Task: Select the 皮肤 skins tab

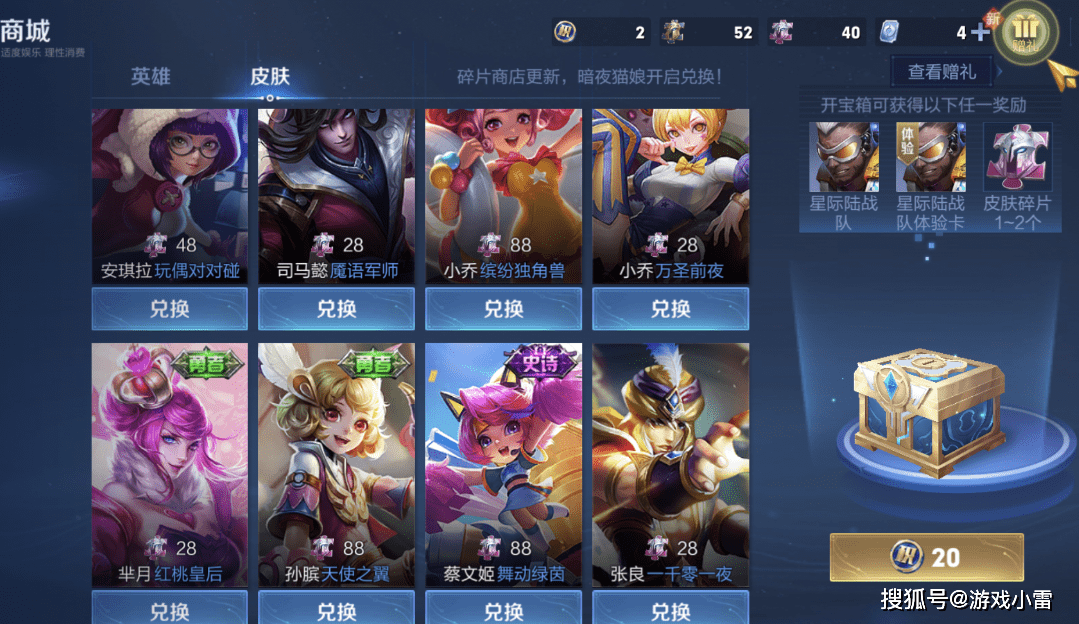Action: pos(270,77)
